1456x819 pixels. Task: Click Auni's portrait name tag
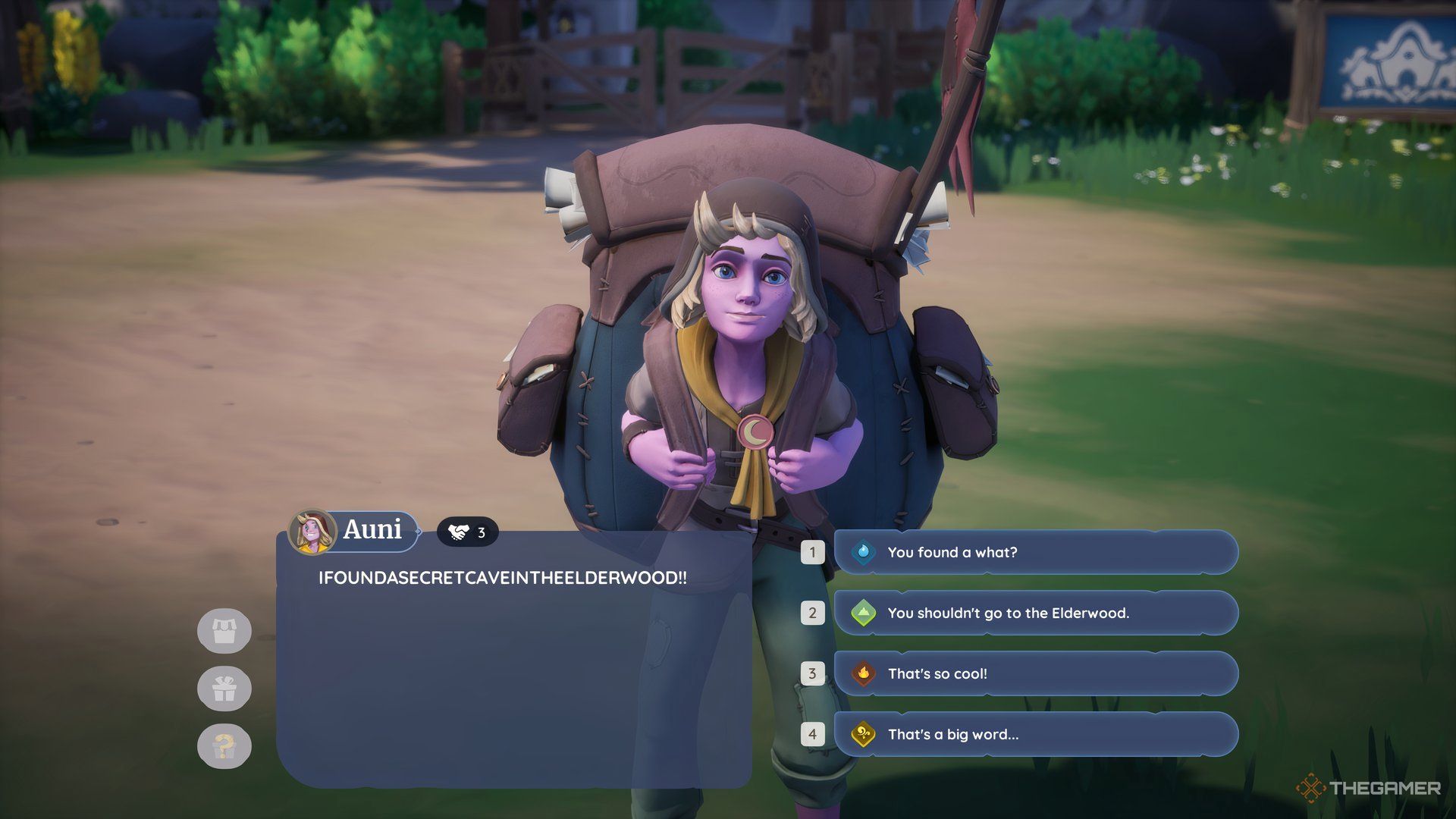[353, 530]
